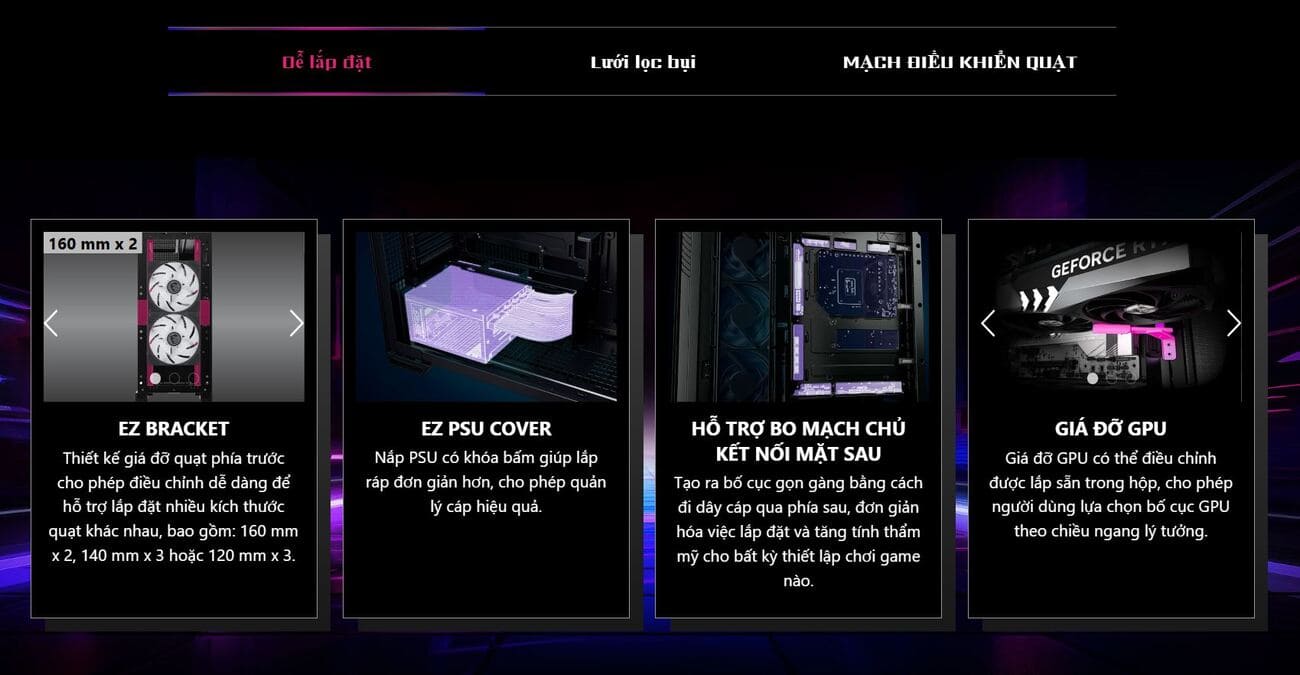Select the 160 mm x 2 fan bracket image
Image resolution: width=1300 pixels, height=675 pixels.
174,317
